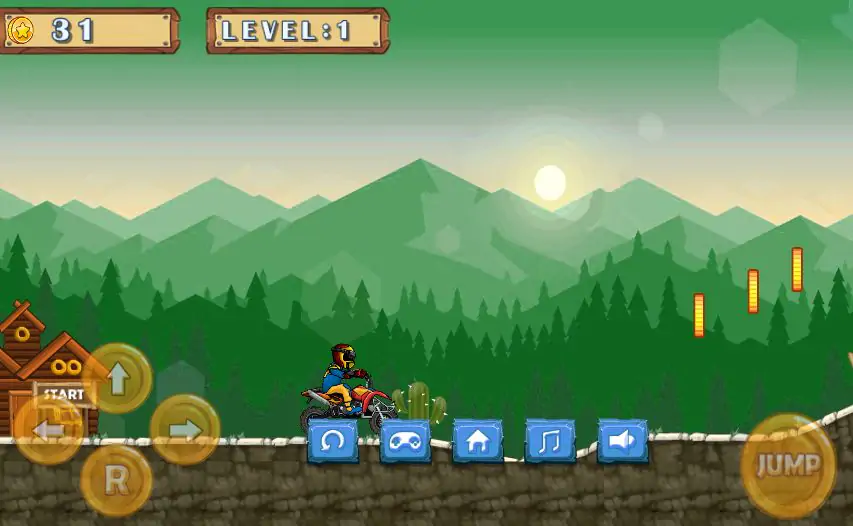Hit the up arrow control

click(118, 378)
